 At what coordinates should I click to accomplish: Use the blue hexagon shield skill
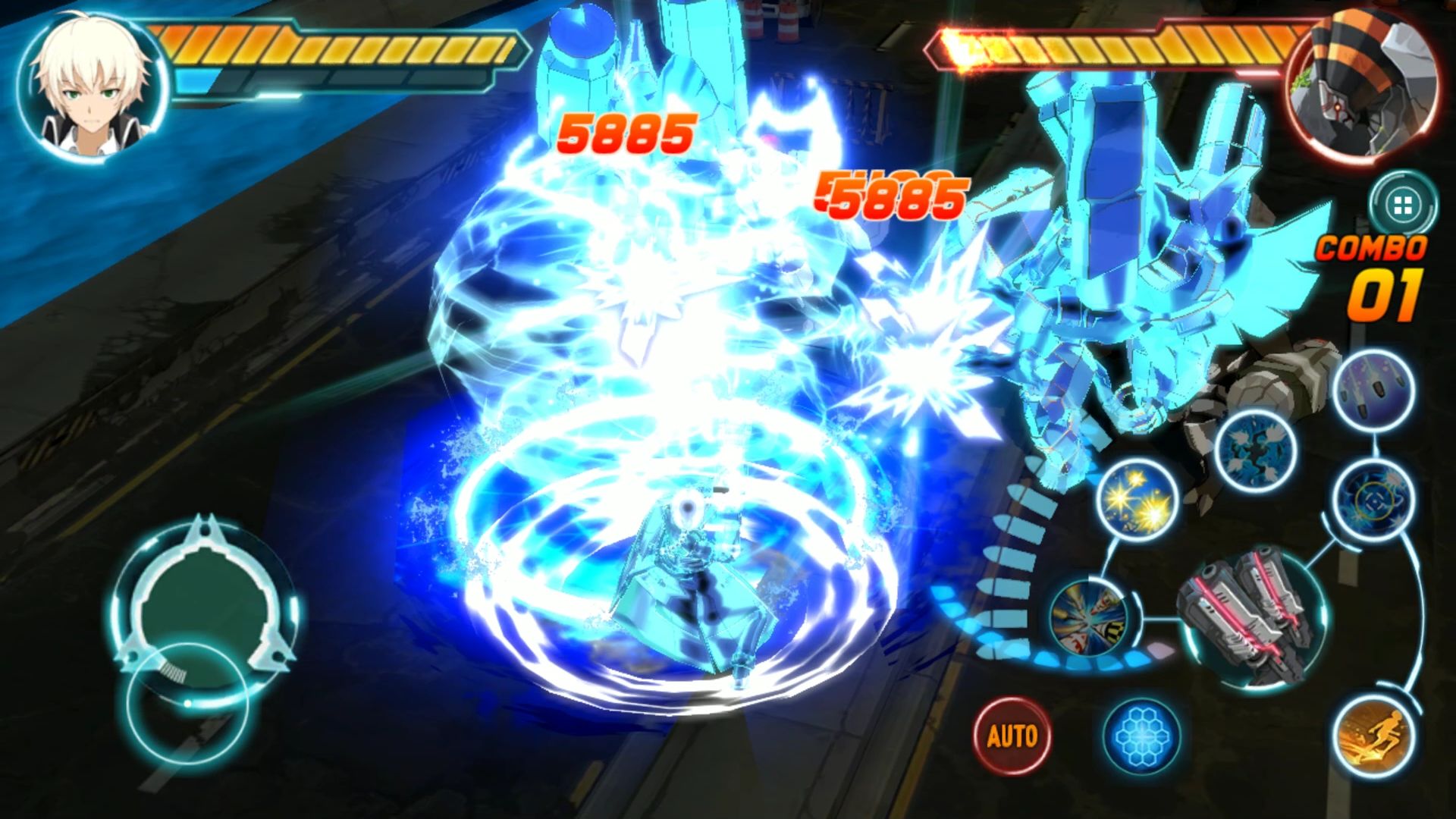tap(1141, 735)
